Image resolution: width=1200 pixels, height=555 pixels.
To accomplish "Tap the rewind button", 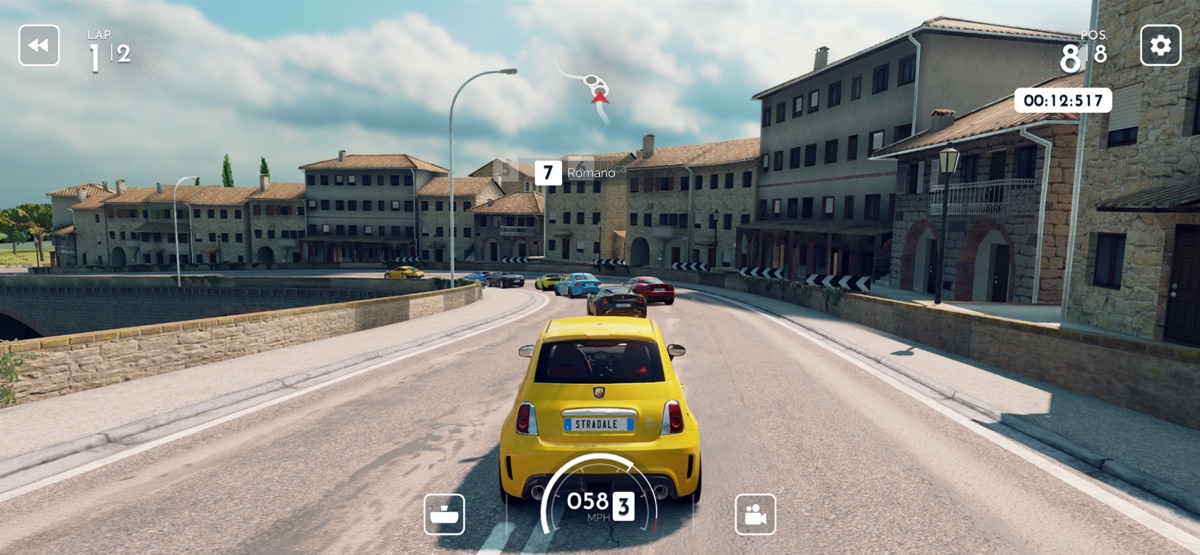I will click(39, 45).
